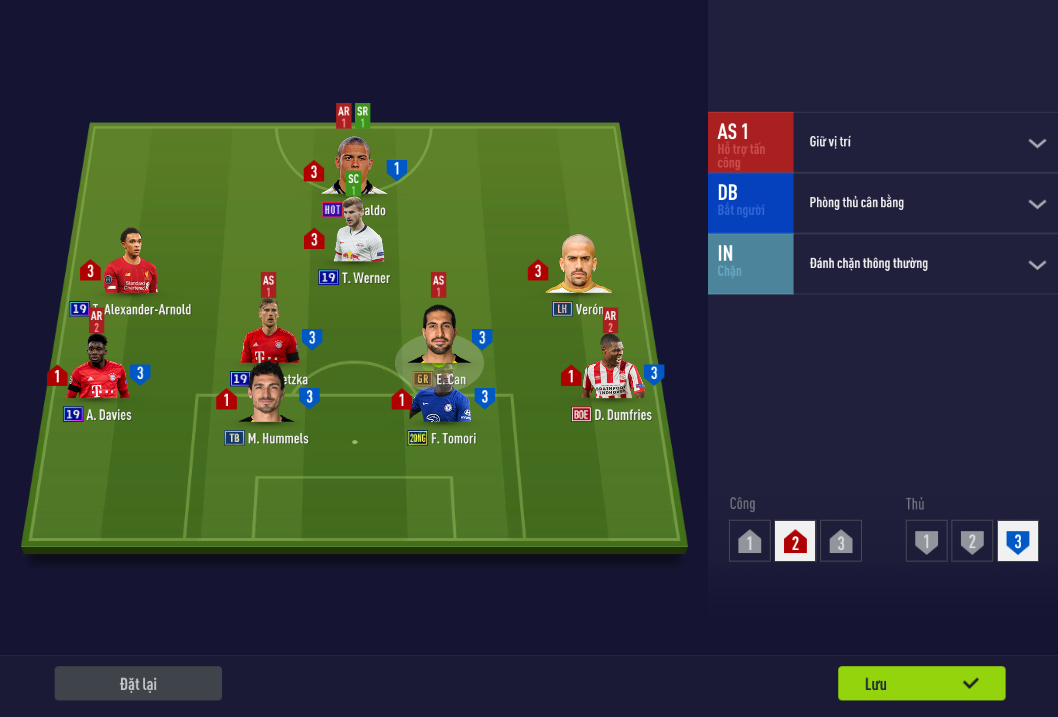Select defense (Thủ) level 3
The height and width of the screenshot is (717, 1058).
(1018, 542)
